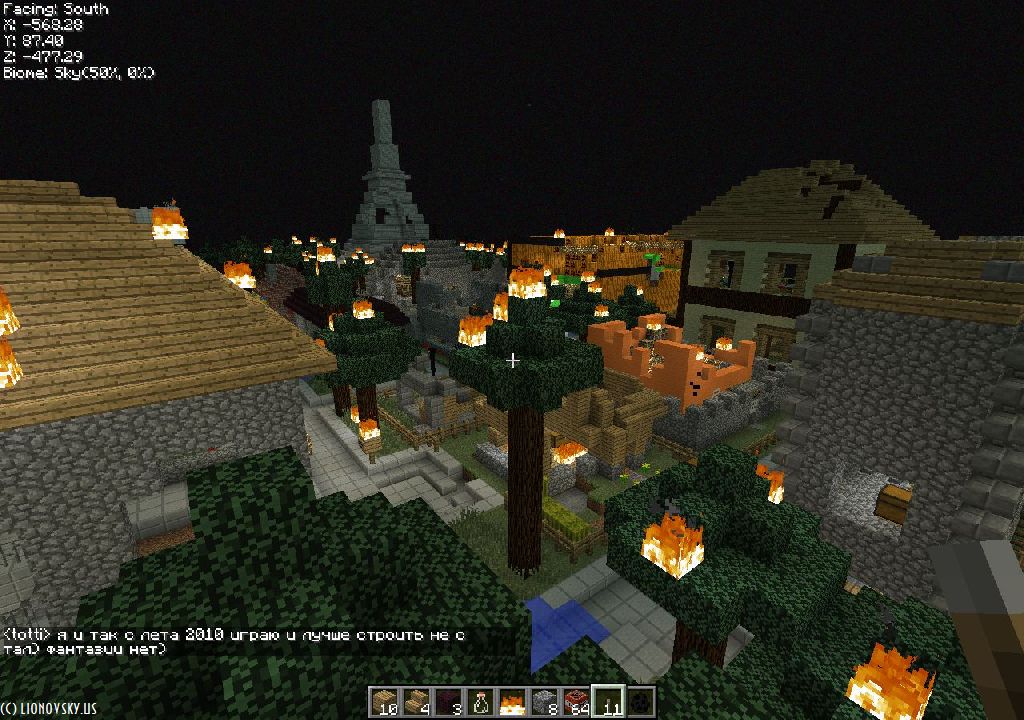Viewport: 1024px width, 720px height.
Task: Select the gray stone stack of 8
Action: tap(544, 702)
